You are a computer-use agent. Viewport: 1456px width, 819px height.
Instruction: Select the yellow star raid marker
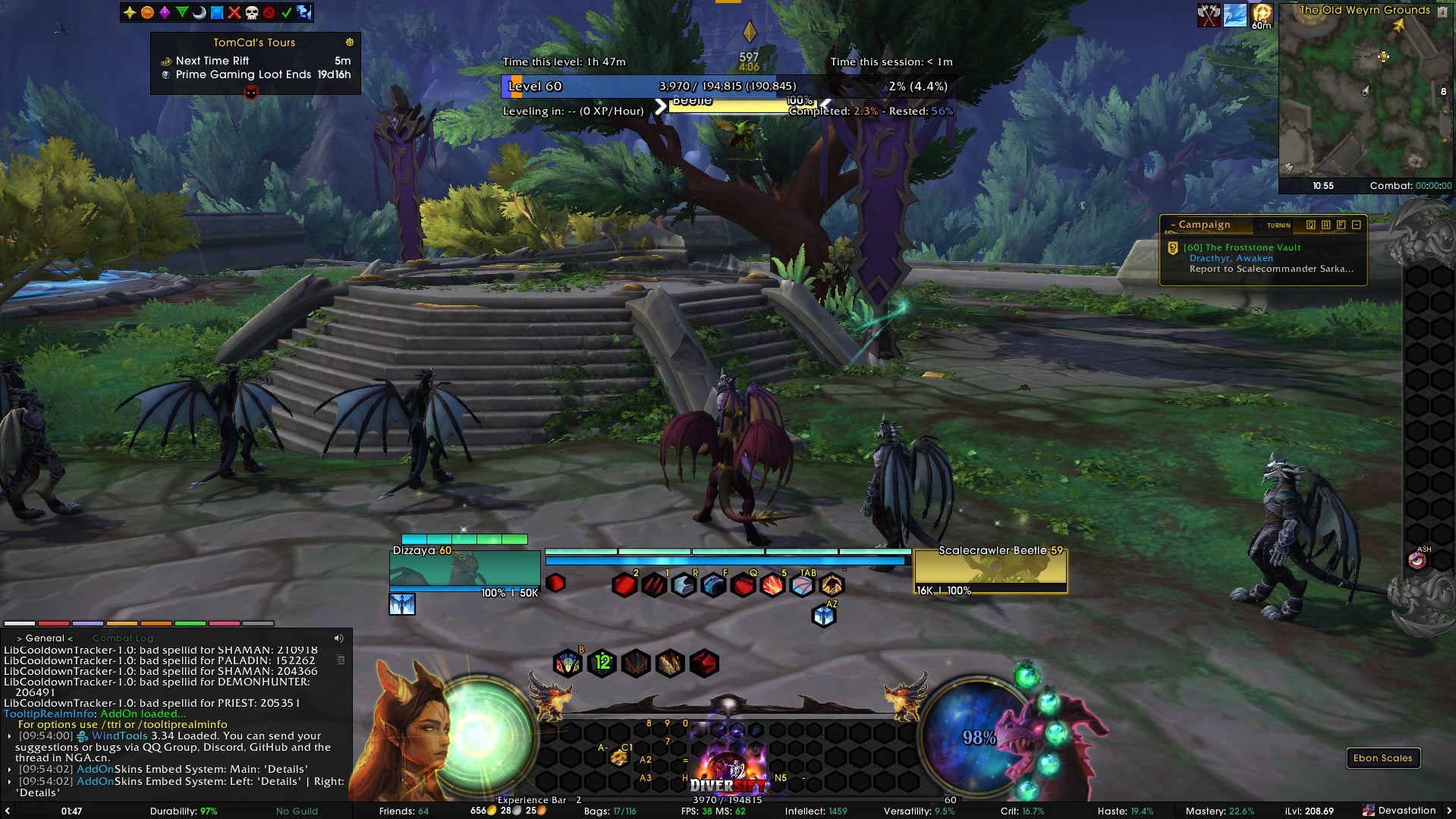click(130, 12)
